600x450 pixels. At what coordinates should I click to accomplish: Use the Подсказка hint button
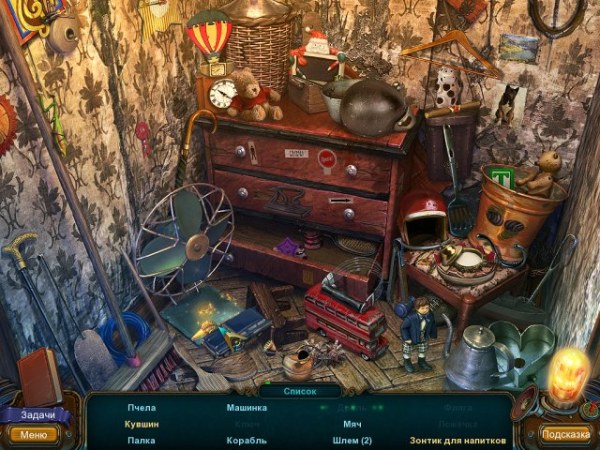click(566, 434)
